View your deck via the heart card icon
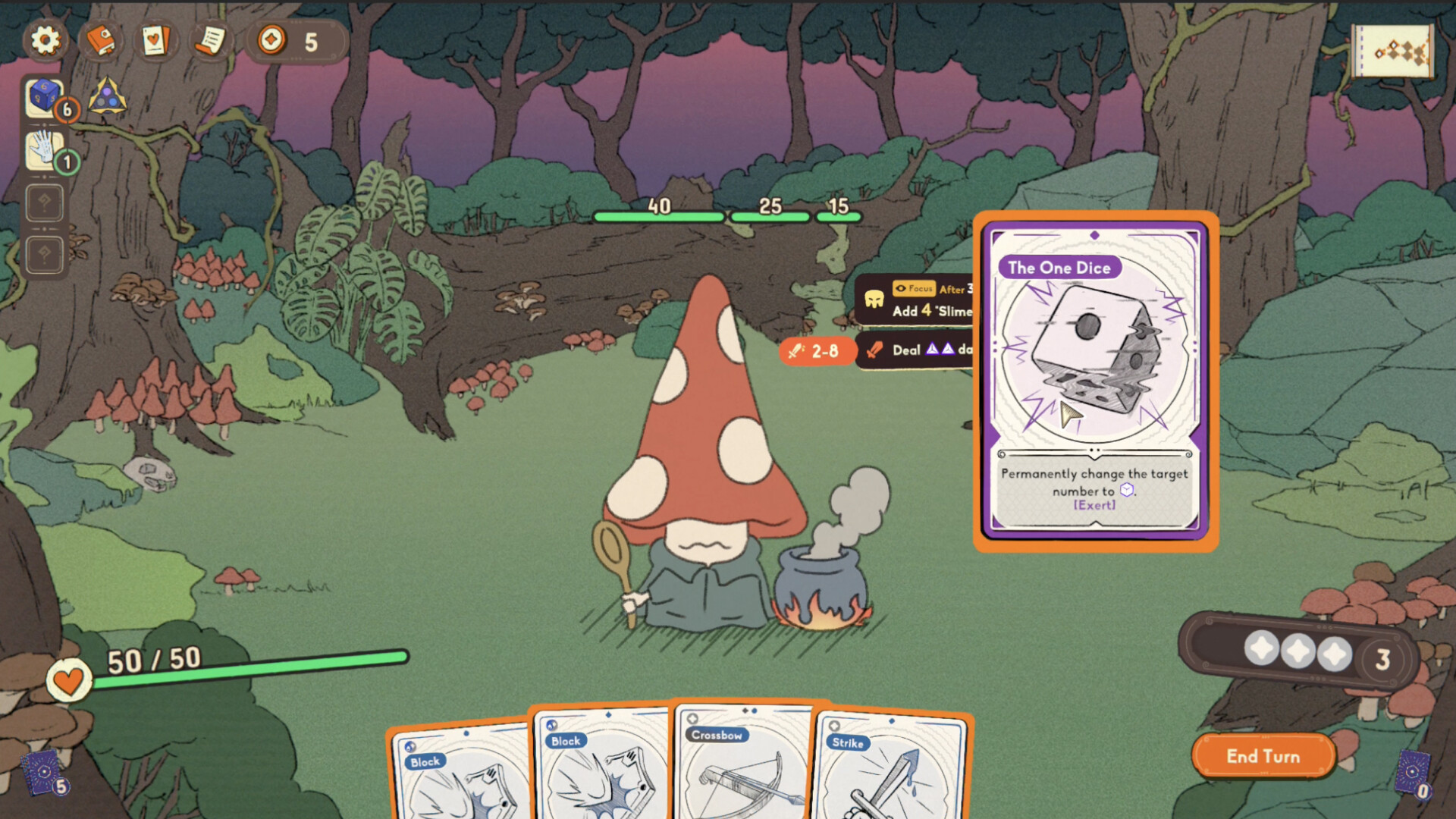Screen dimensions: 1456x819 tap(155, 41)
